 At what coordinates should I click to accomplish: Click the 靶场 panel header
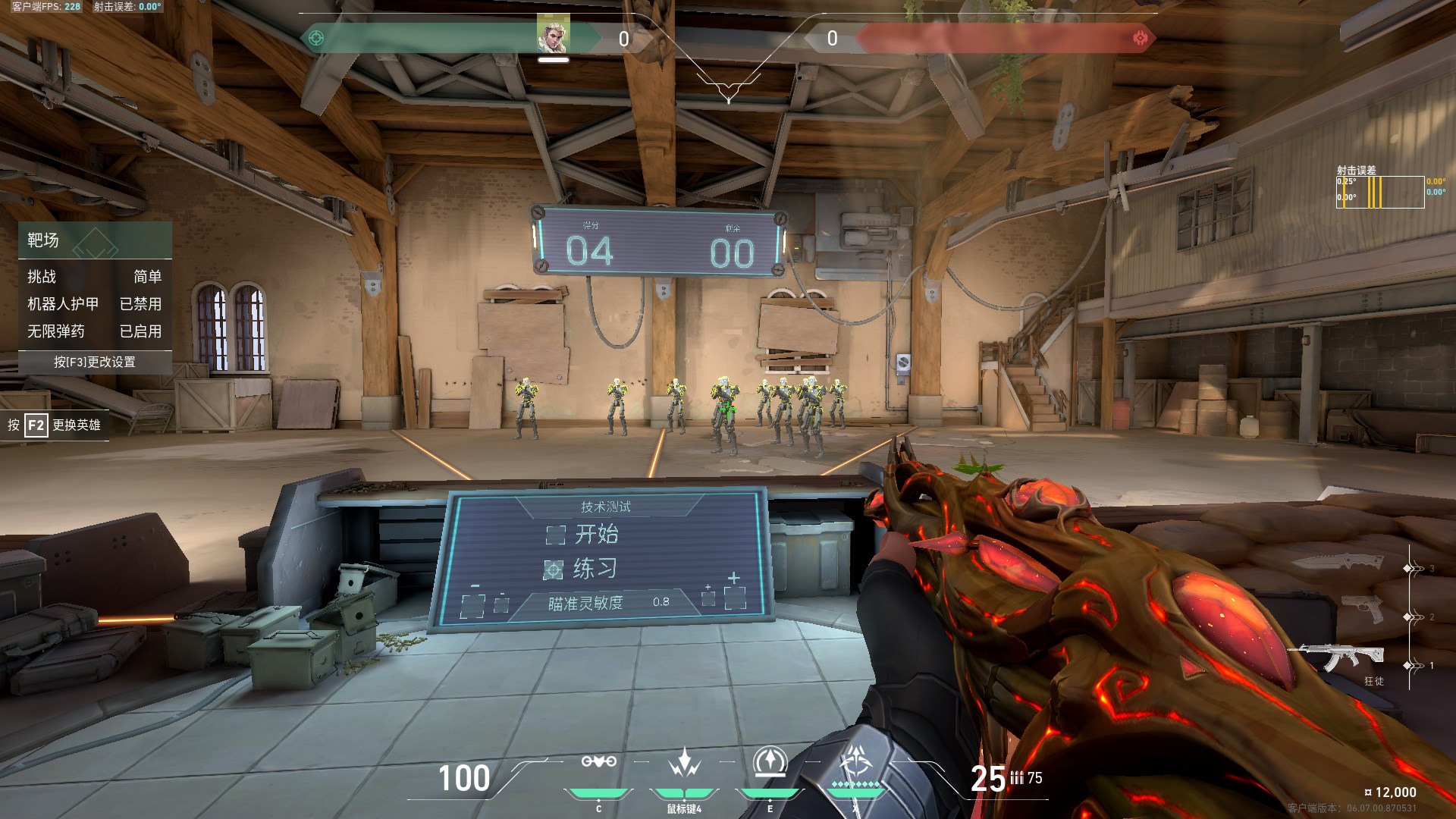(x=95, y=240)
